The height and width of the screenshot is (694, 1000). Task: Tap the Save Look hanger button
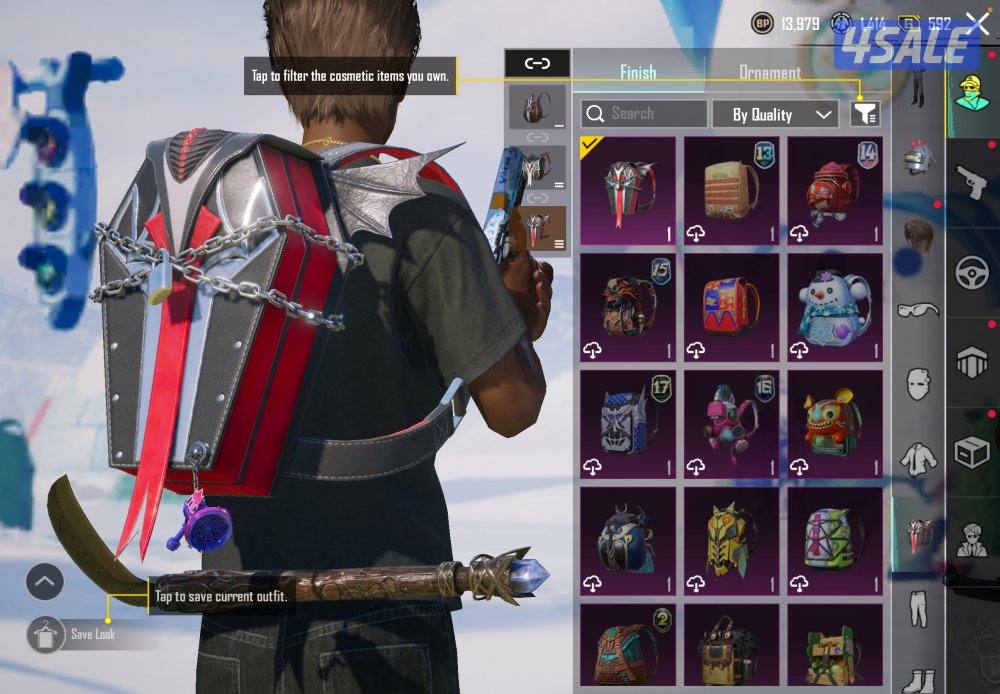tap(45, 634)
